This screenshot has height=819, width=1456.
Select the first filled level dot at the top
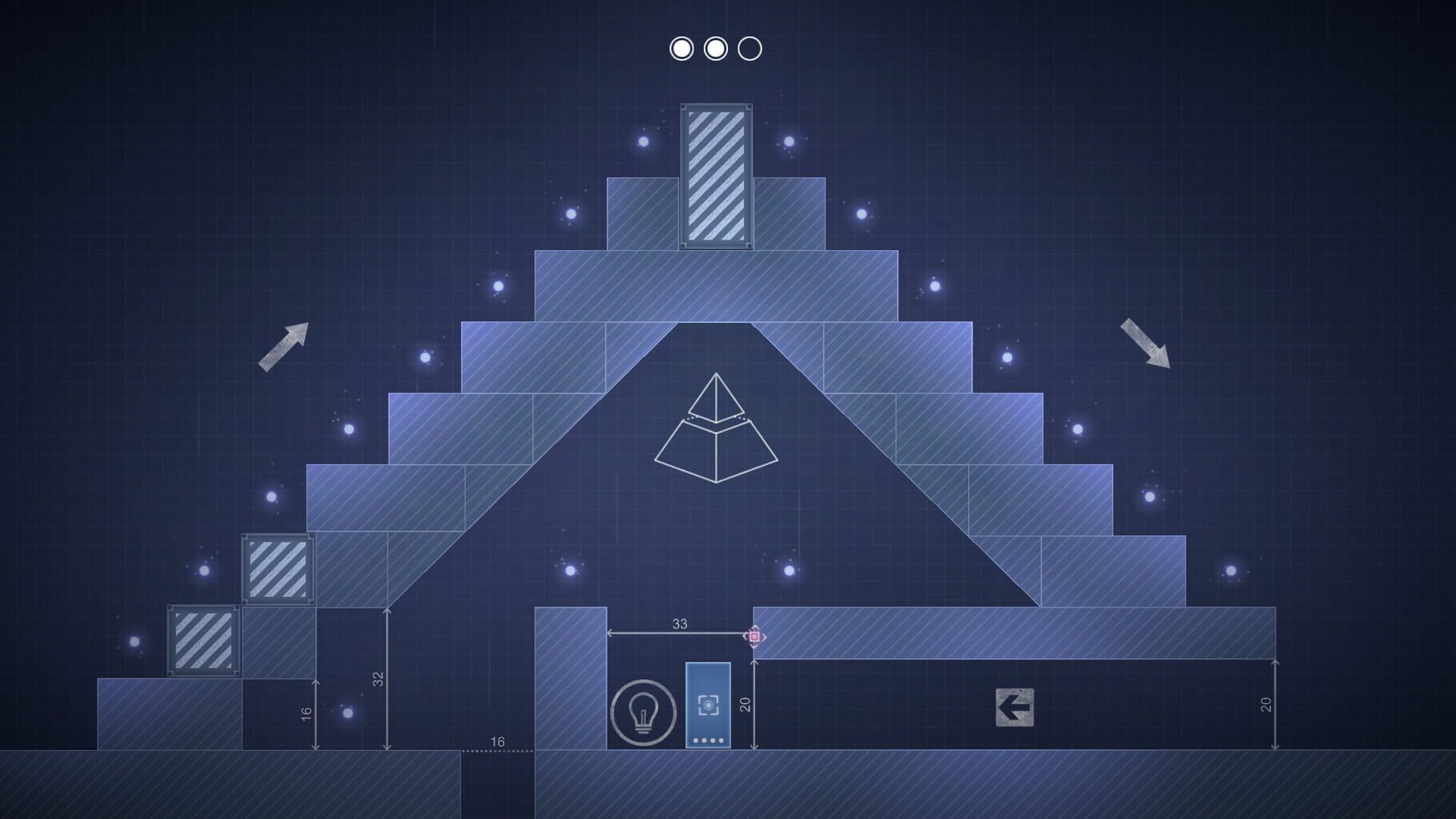682,50
